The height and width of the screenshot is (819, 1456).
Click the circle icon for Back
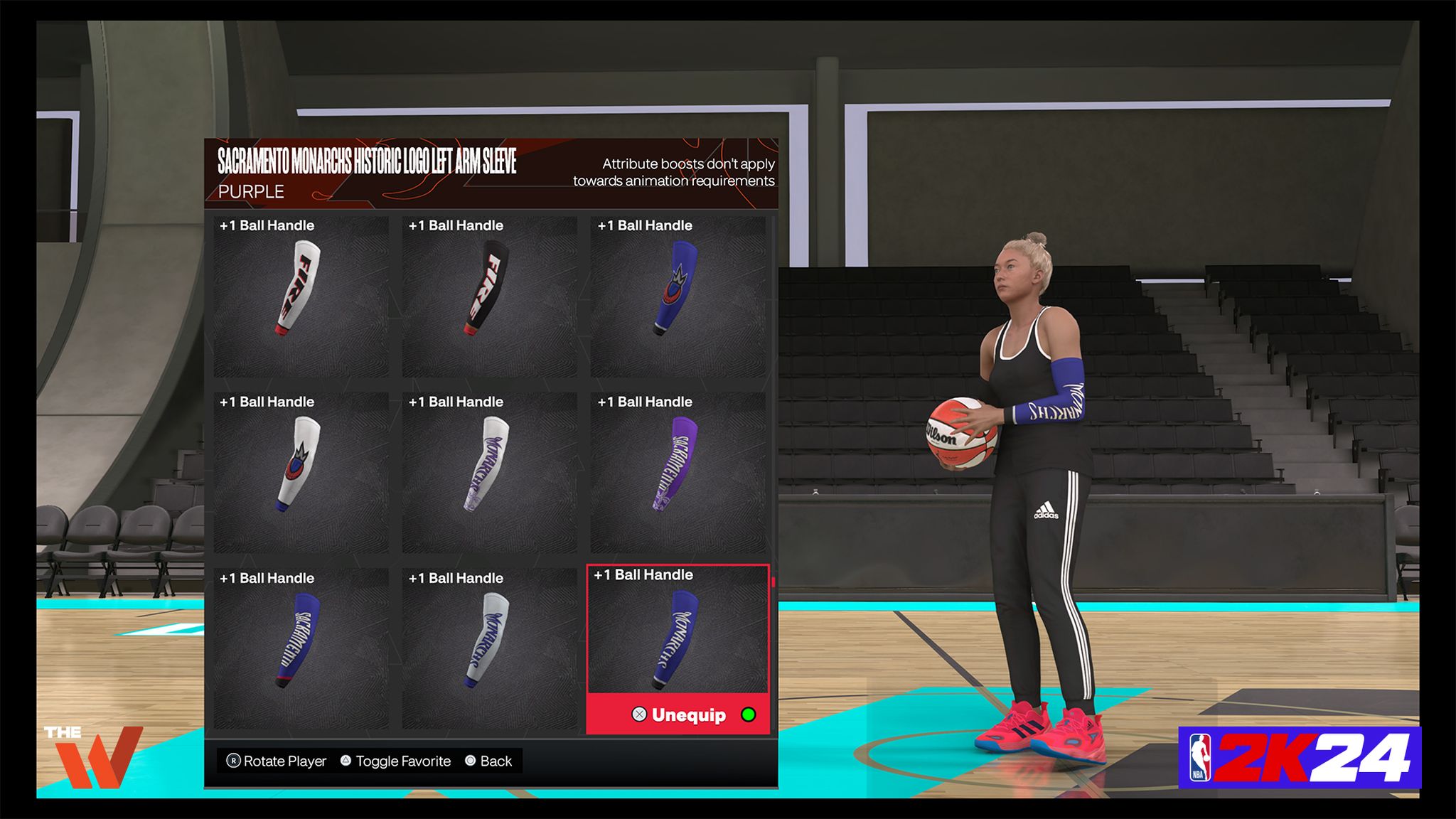click(469, 761)
